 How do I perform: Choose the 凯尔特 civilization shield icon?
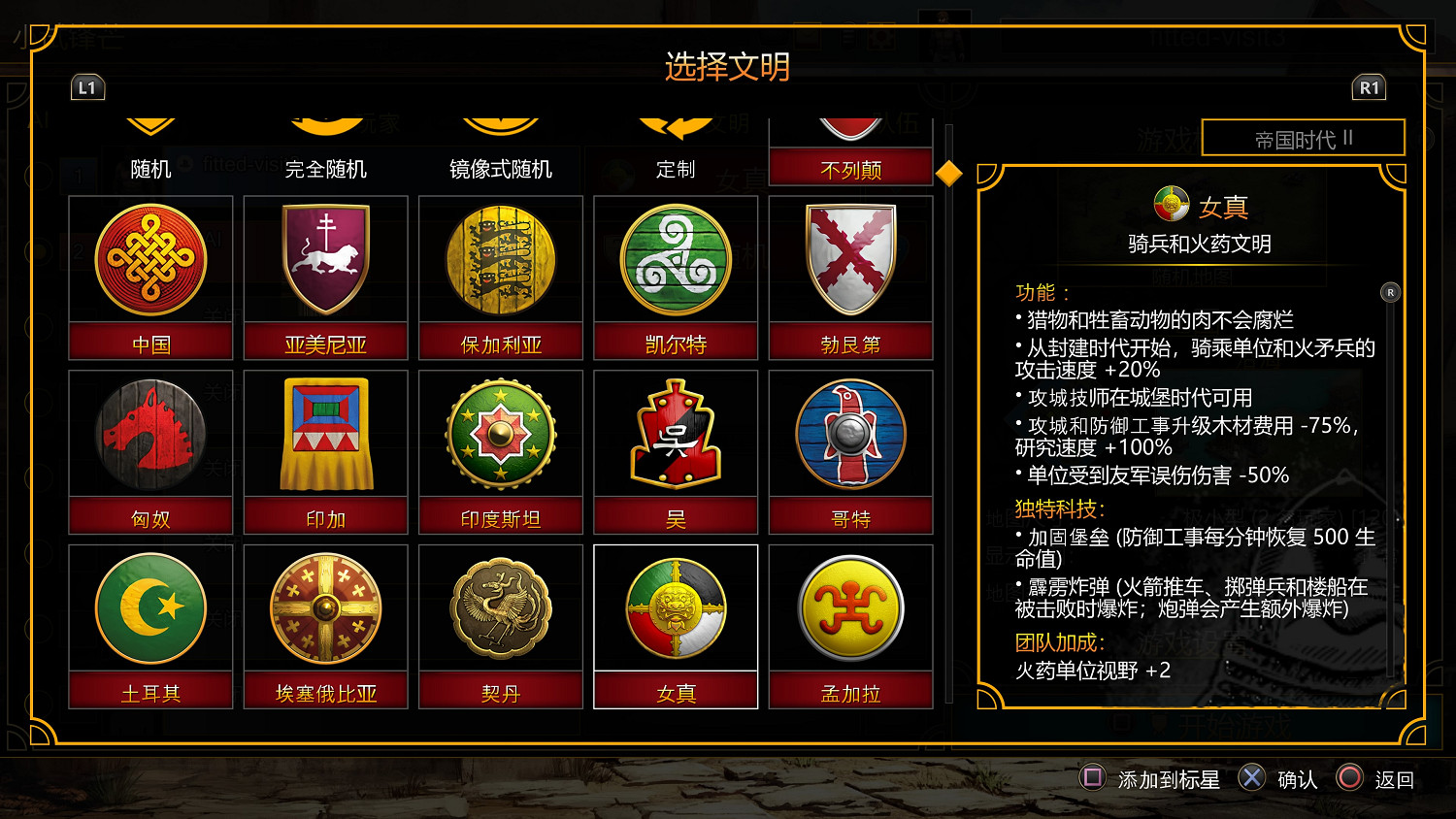676,259
